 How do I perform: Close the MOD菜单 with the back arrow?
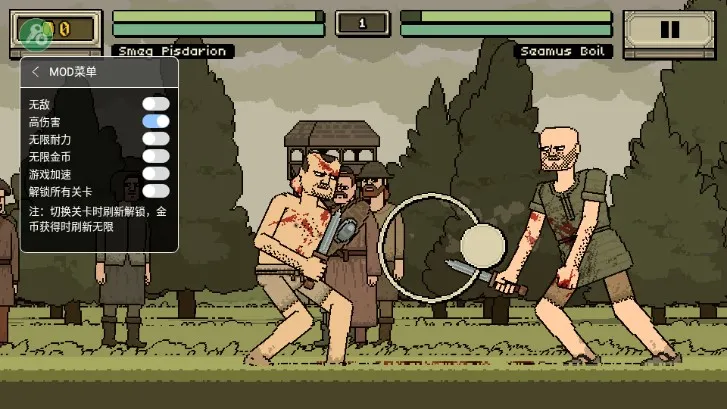coord(36,72)
